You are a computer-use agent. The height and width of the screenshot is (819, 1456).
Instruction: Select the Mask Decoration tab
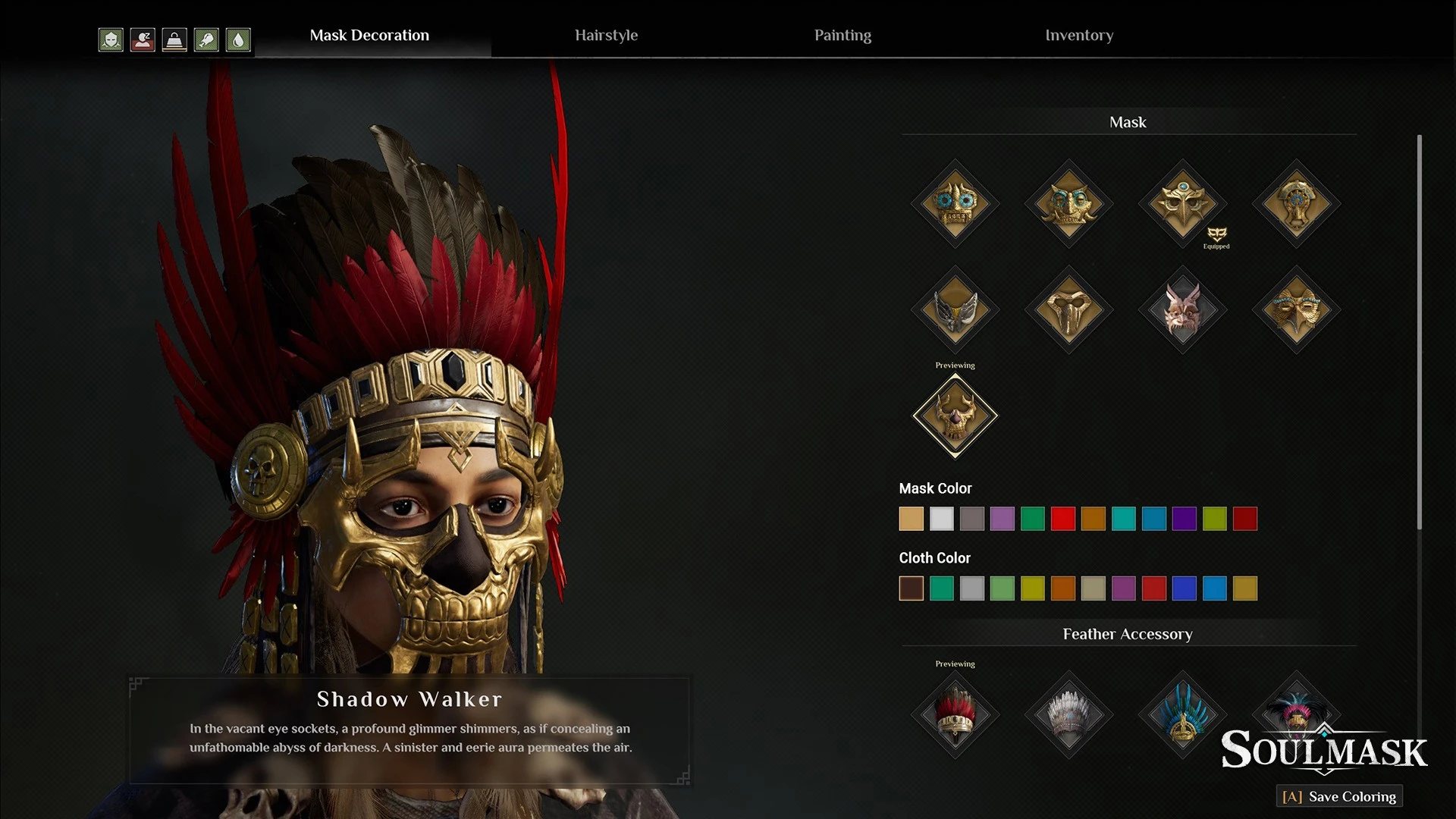click(x=369, y=36)
